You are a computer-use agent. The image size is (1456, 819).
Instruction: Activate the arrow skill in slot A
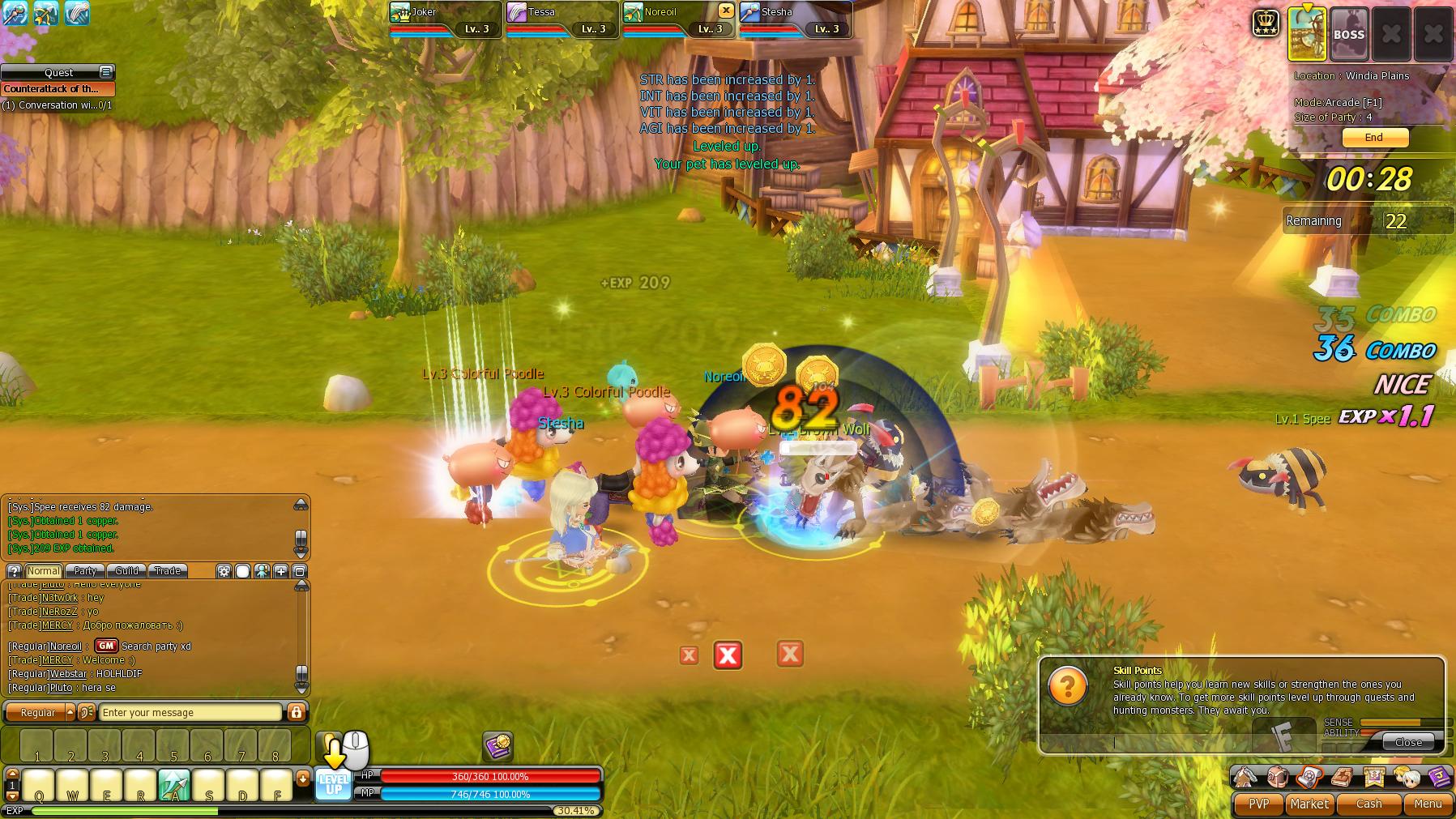coord(174,785)
